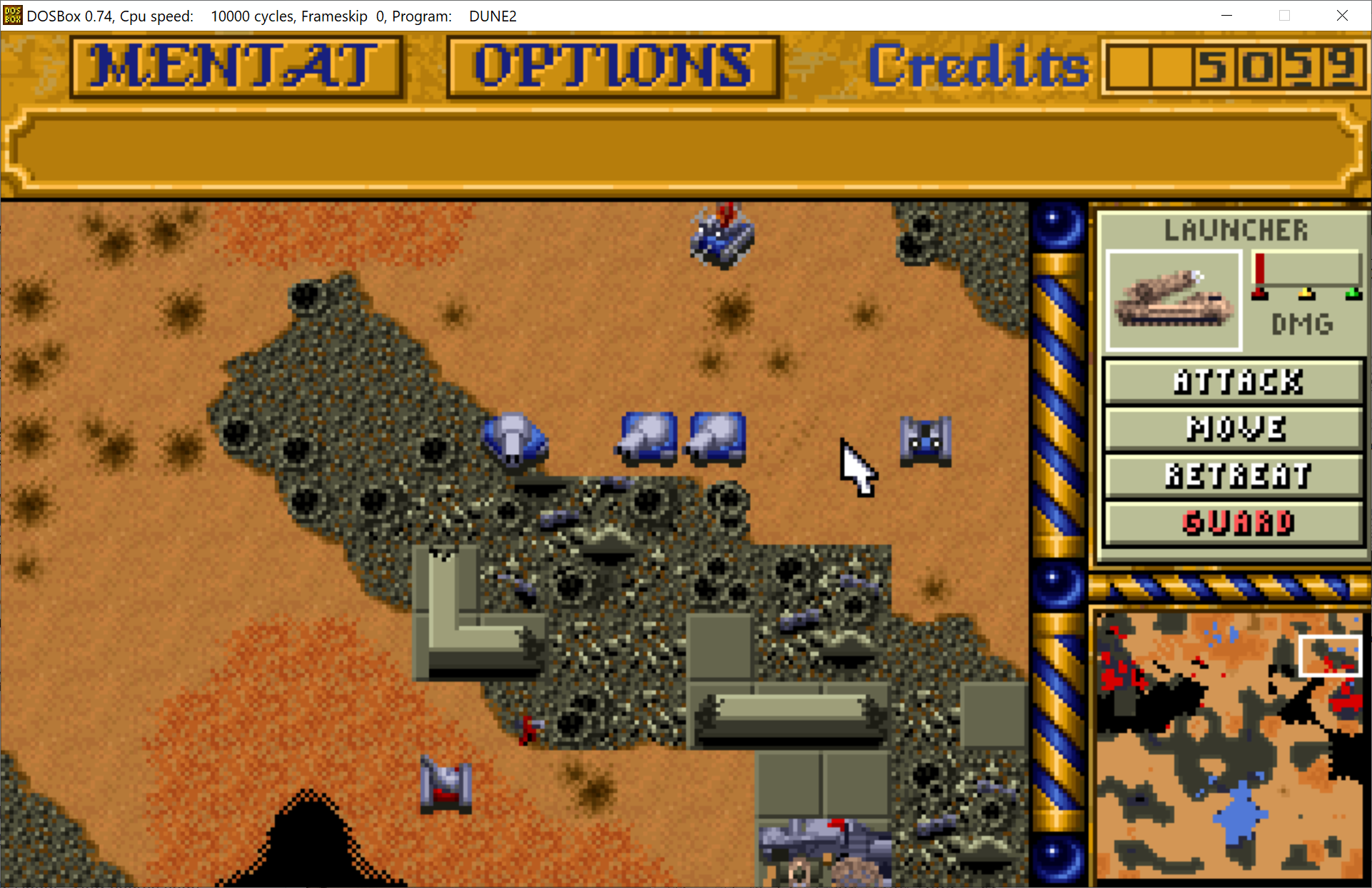1372x888 pixels.
Task: Open the Options menu
Action: tap(612, 66)
